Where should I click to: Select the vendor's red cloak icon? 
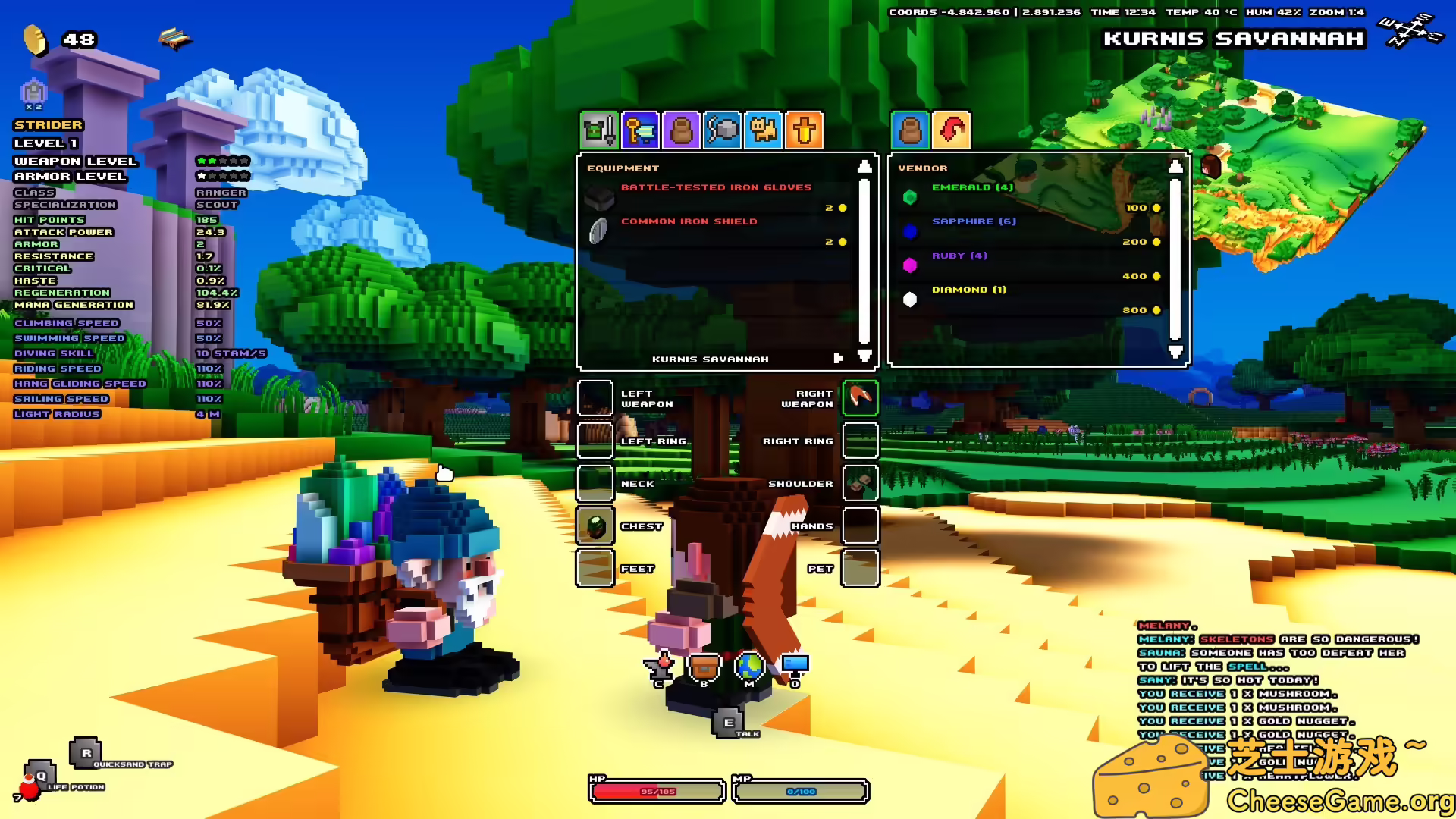953,130
